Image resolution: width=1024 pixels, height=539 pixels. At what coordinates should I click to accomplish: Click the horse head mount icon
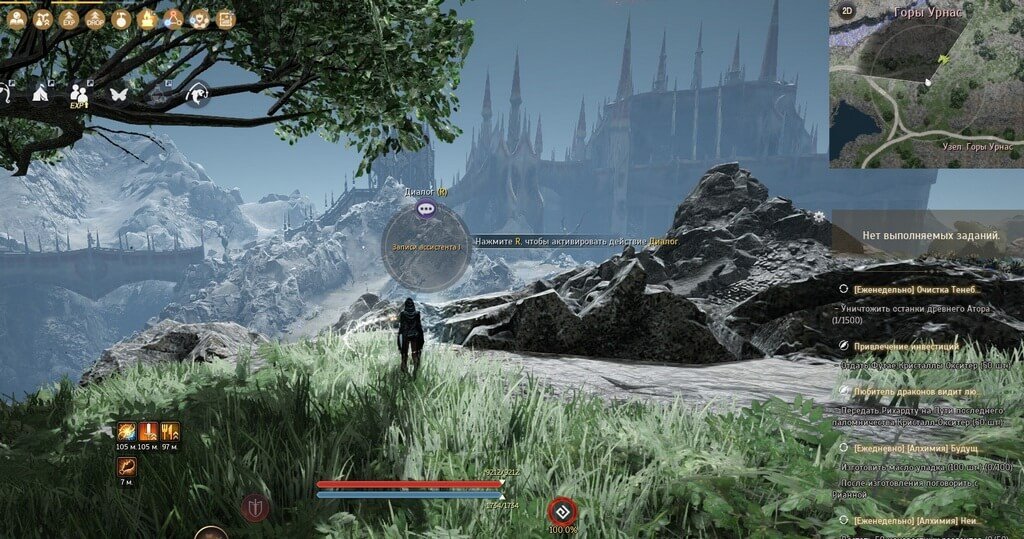196,93
